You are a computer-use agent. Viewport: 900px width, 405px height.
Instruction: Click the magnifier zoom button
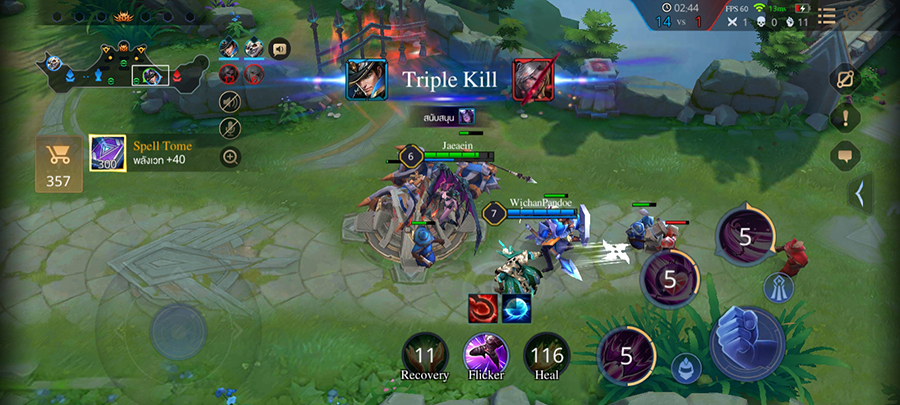point(231,157)
